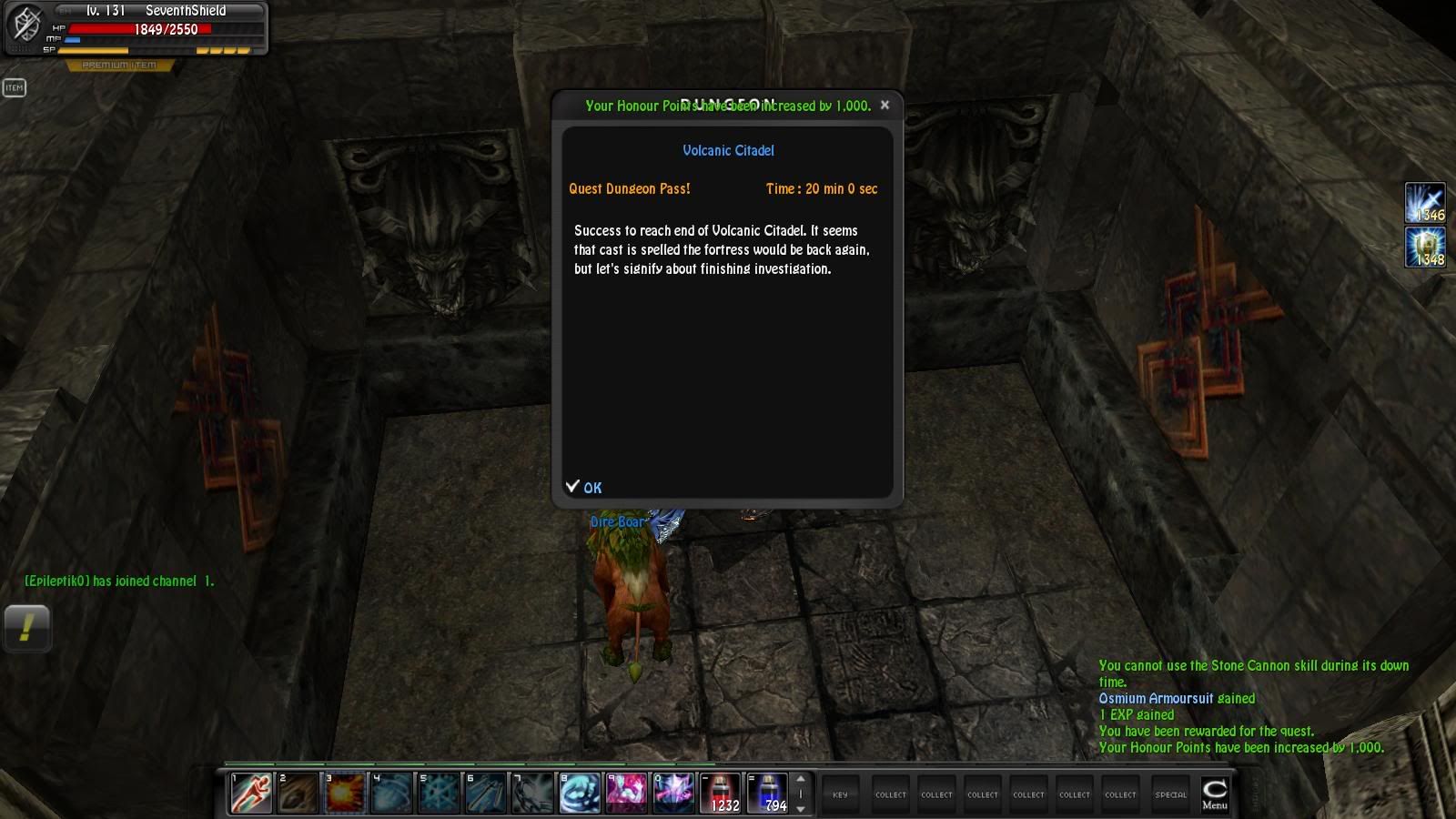Confirm the dungeon result with OK
The width and height of the screenshot is (1456, 819).
[584, 488]
